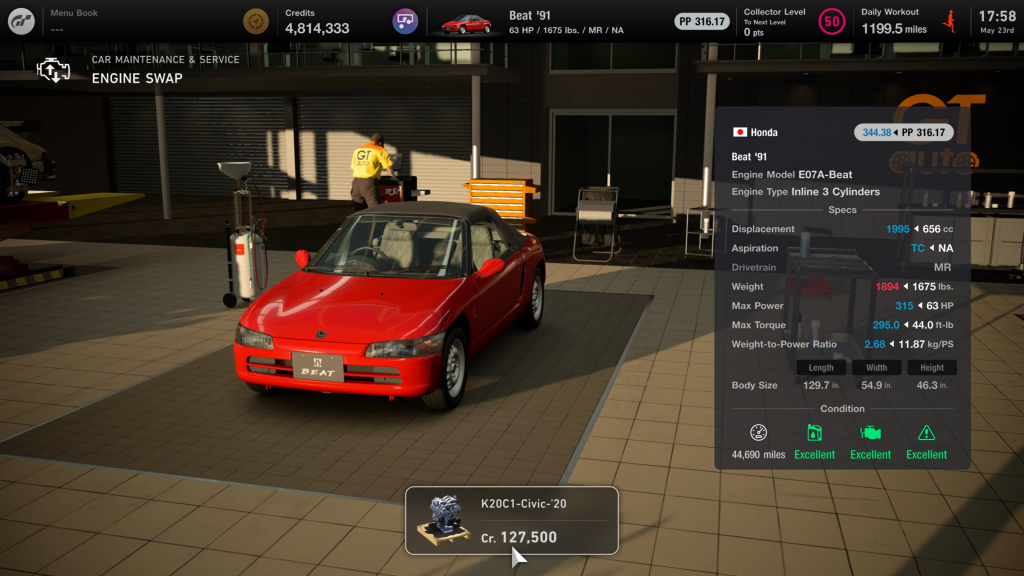Buy the K20C1-Civic-'20 engine swap
This screenshot has height=576, width=1024.
pyautogui.click(x=511, y=520)
